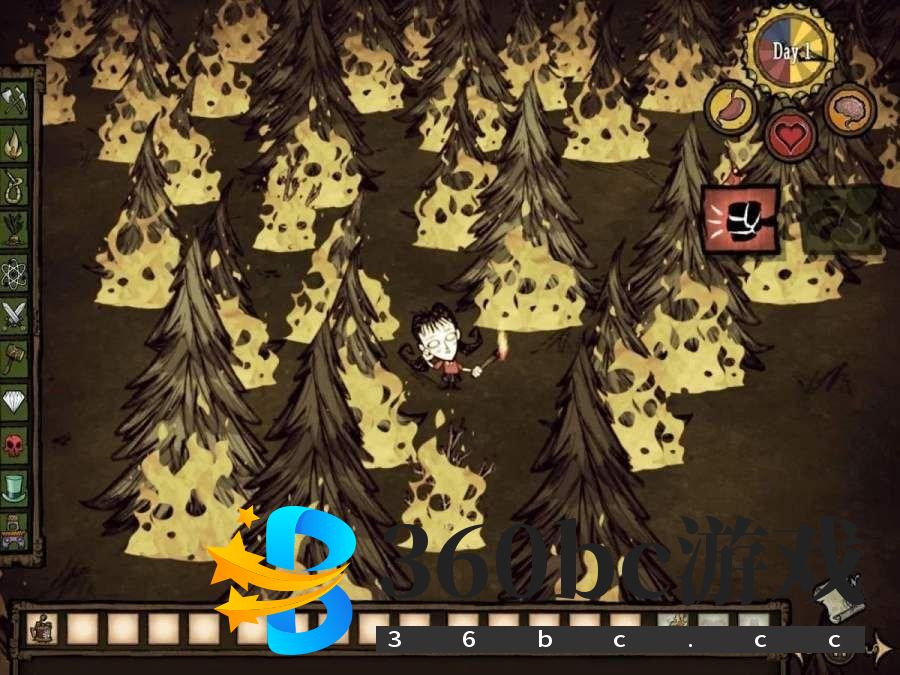This screenshot has width=900, height=675.
Task: Open the map using the scroll icon
Action: (838, 600)
